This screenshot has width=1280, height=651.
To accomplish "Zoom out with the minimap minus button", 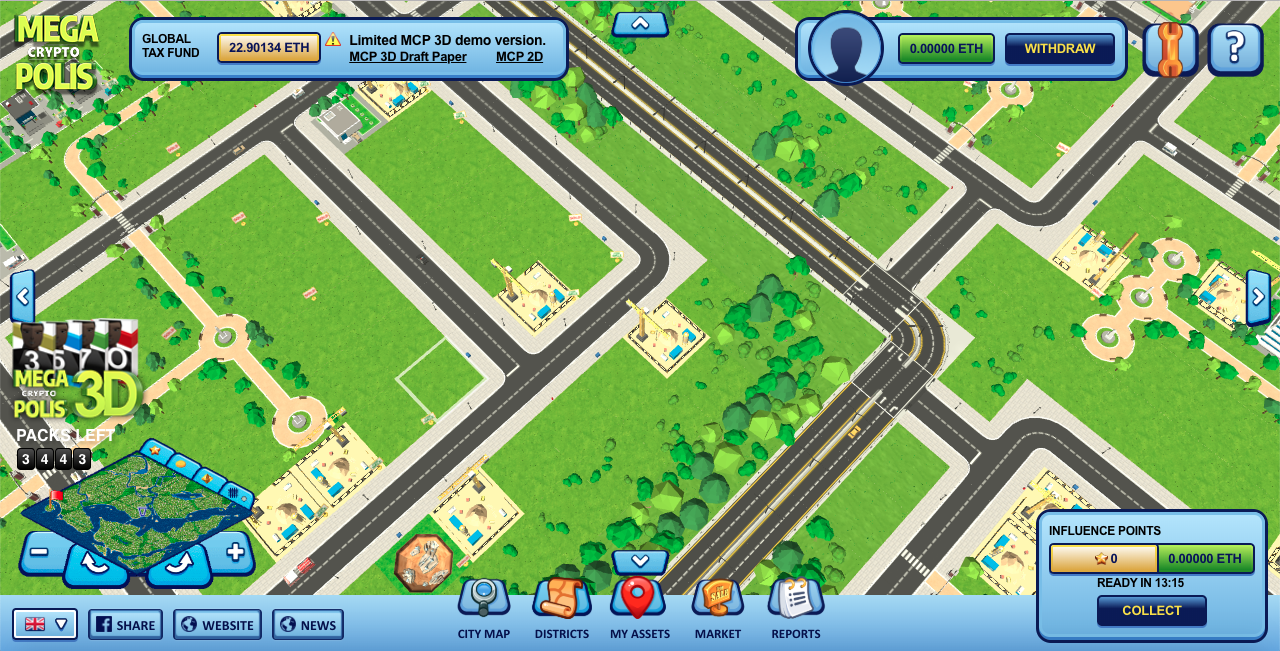I will [39, 552].
